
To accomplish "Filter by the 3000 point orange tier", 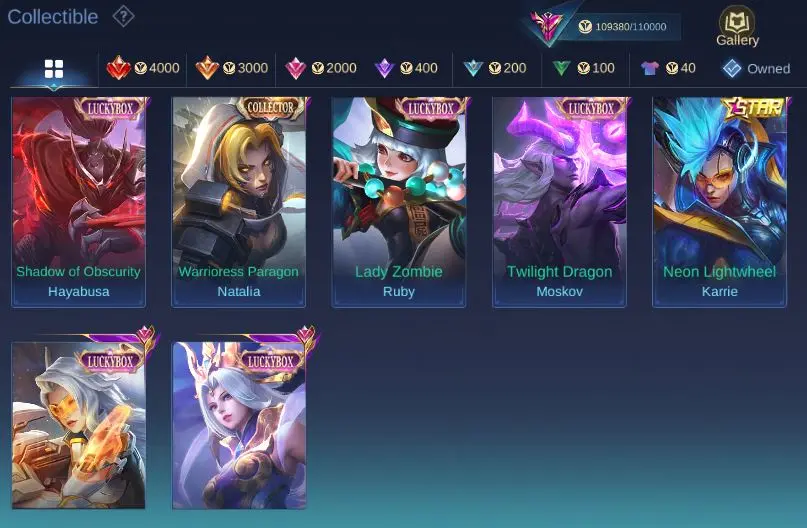I will click(232, 68).
